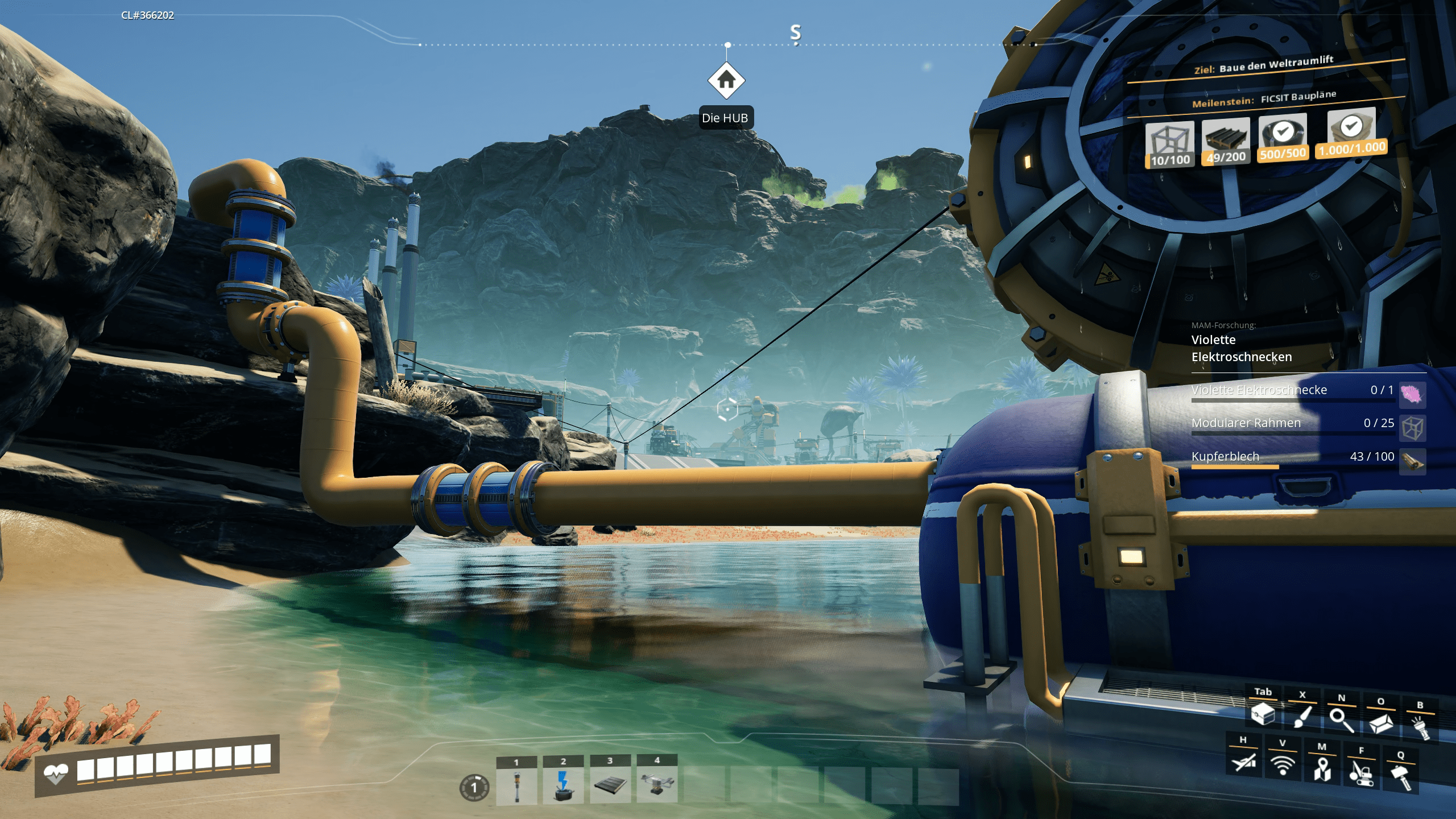Open the inventory chest icon
The height and width of the screenshot is (819, 1456).
click(1263, 714)
